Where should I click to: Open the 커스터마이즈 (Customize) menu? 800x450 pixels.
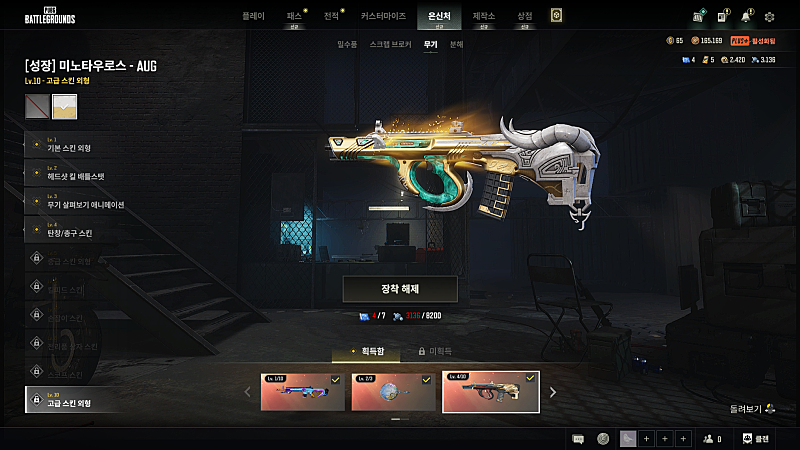383,16
